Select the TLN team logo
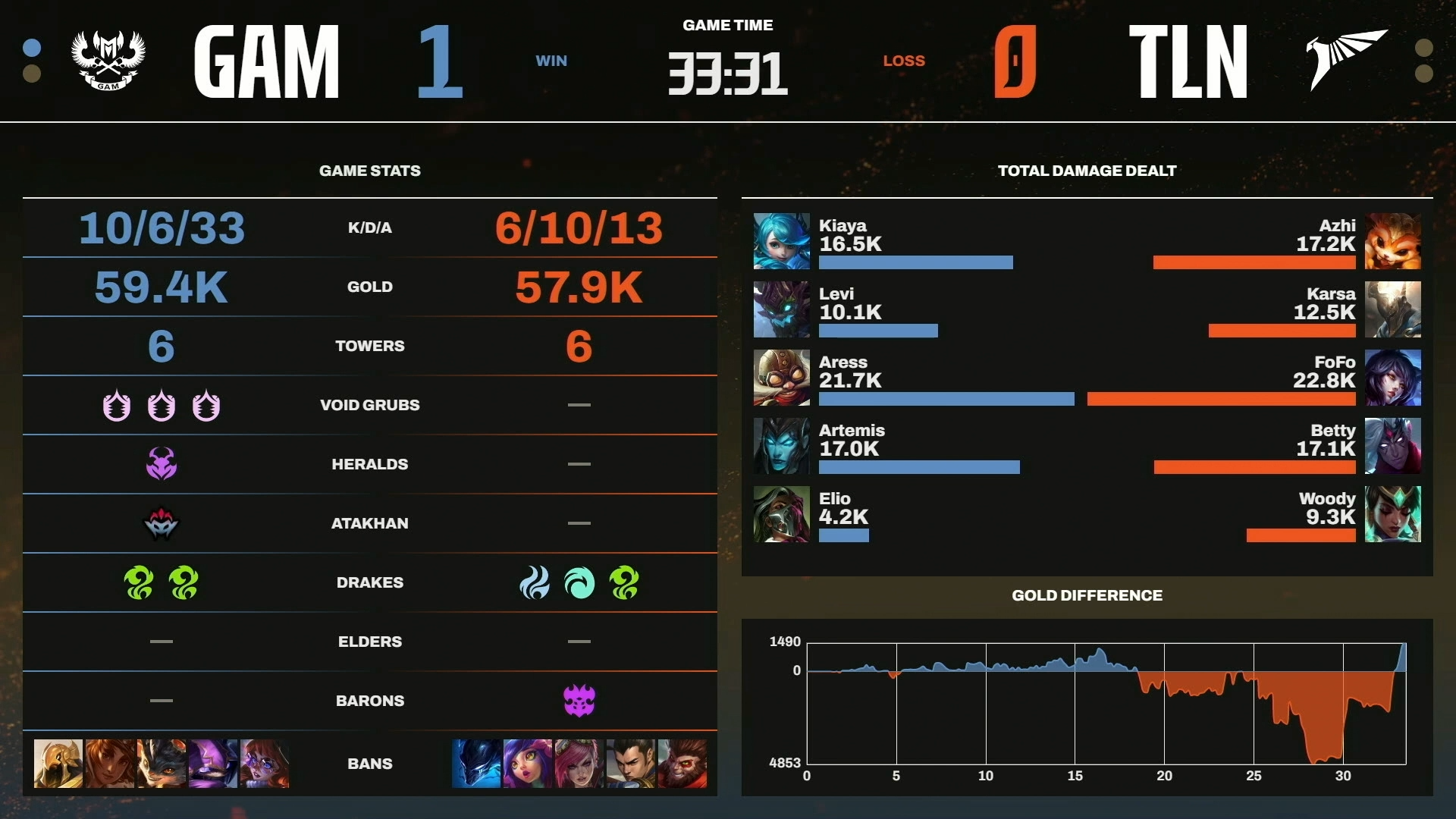This screenshot has height=819, width=1456. click(x=1347, y=59)
